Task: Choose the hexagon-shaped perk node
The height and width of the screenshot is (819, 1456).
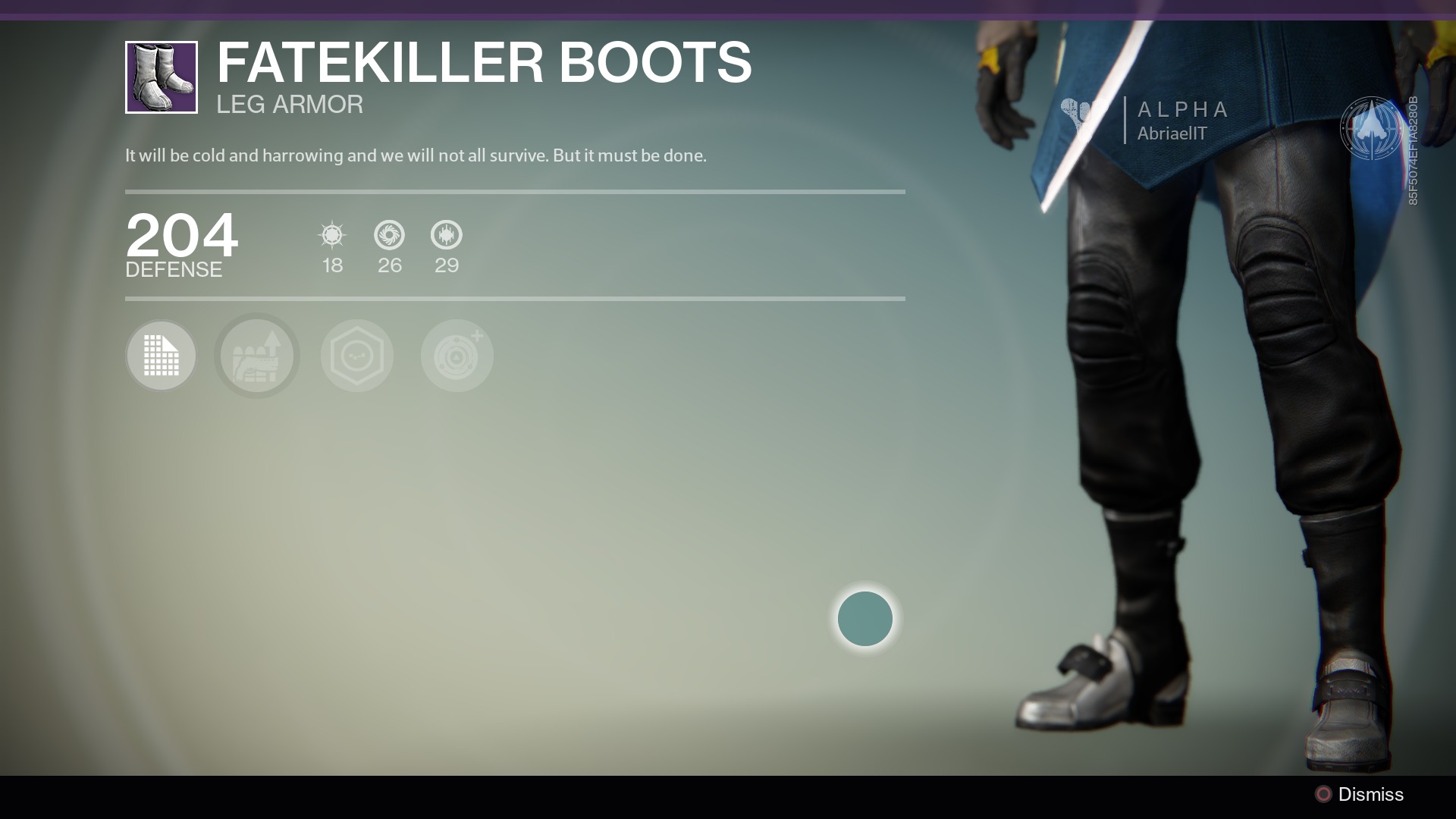Action: coord(357,356)
